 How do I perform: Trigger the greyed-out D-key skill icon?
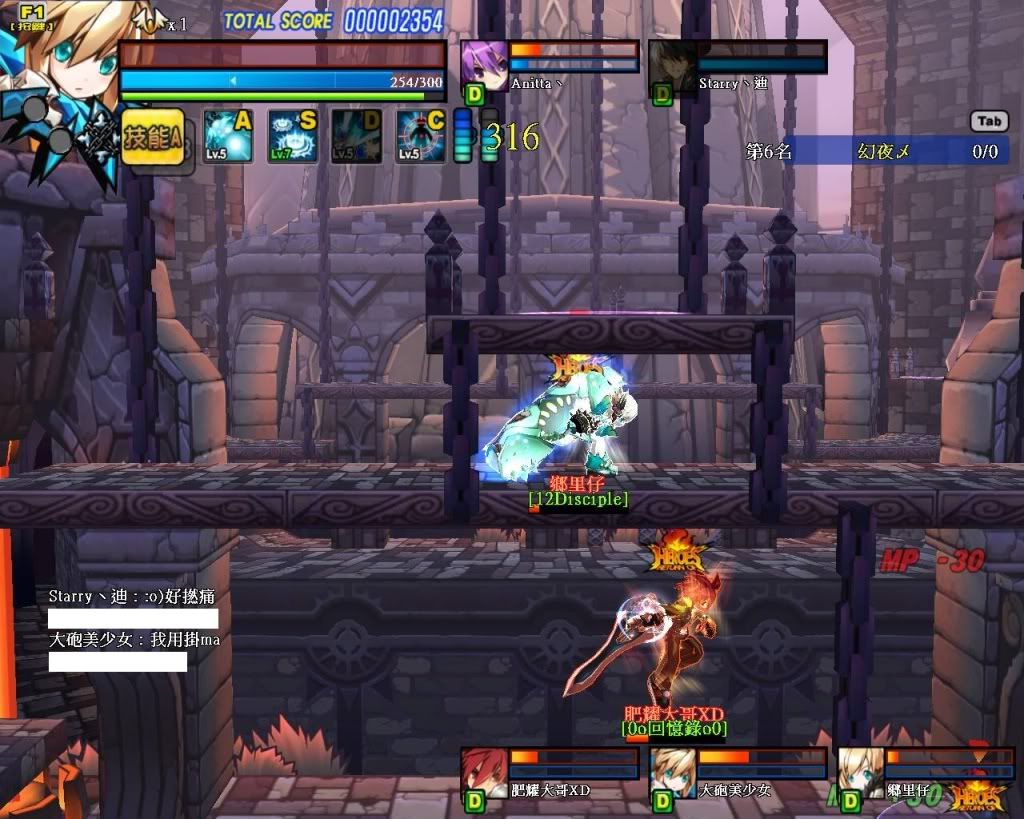click(x=356, y=136)
